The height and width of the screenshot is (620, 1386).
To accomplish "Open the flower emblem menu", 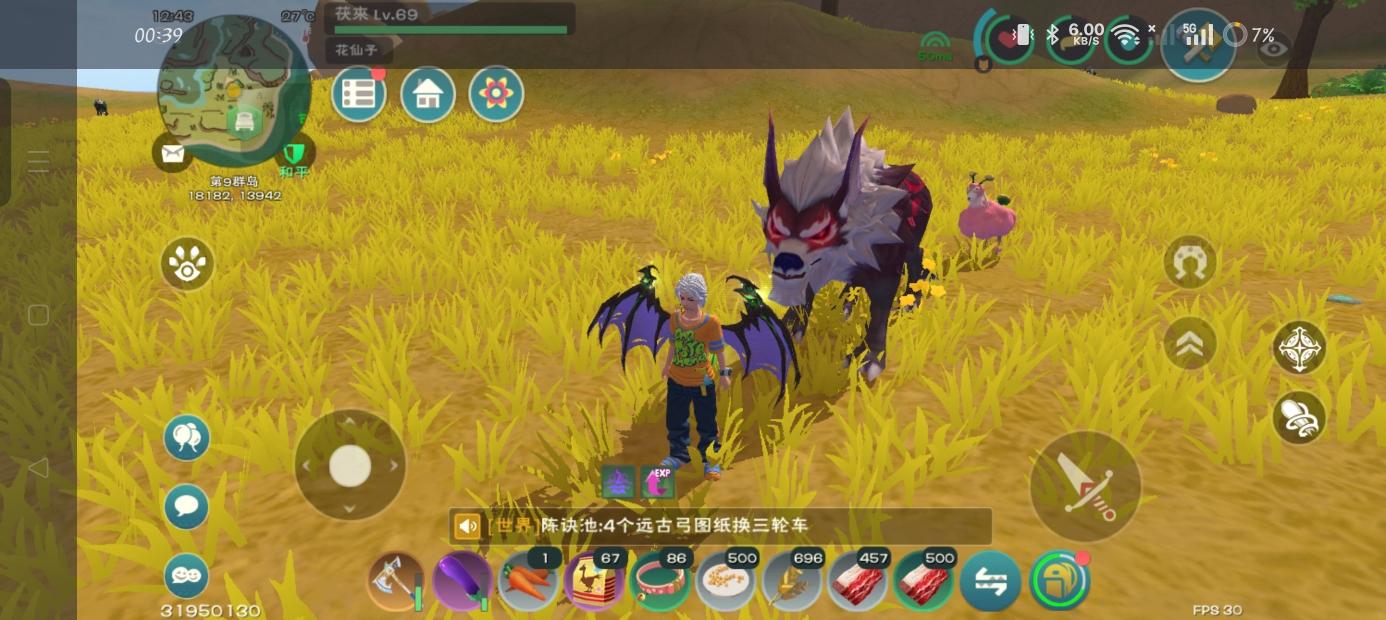I will pos(496,95).
